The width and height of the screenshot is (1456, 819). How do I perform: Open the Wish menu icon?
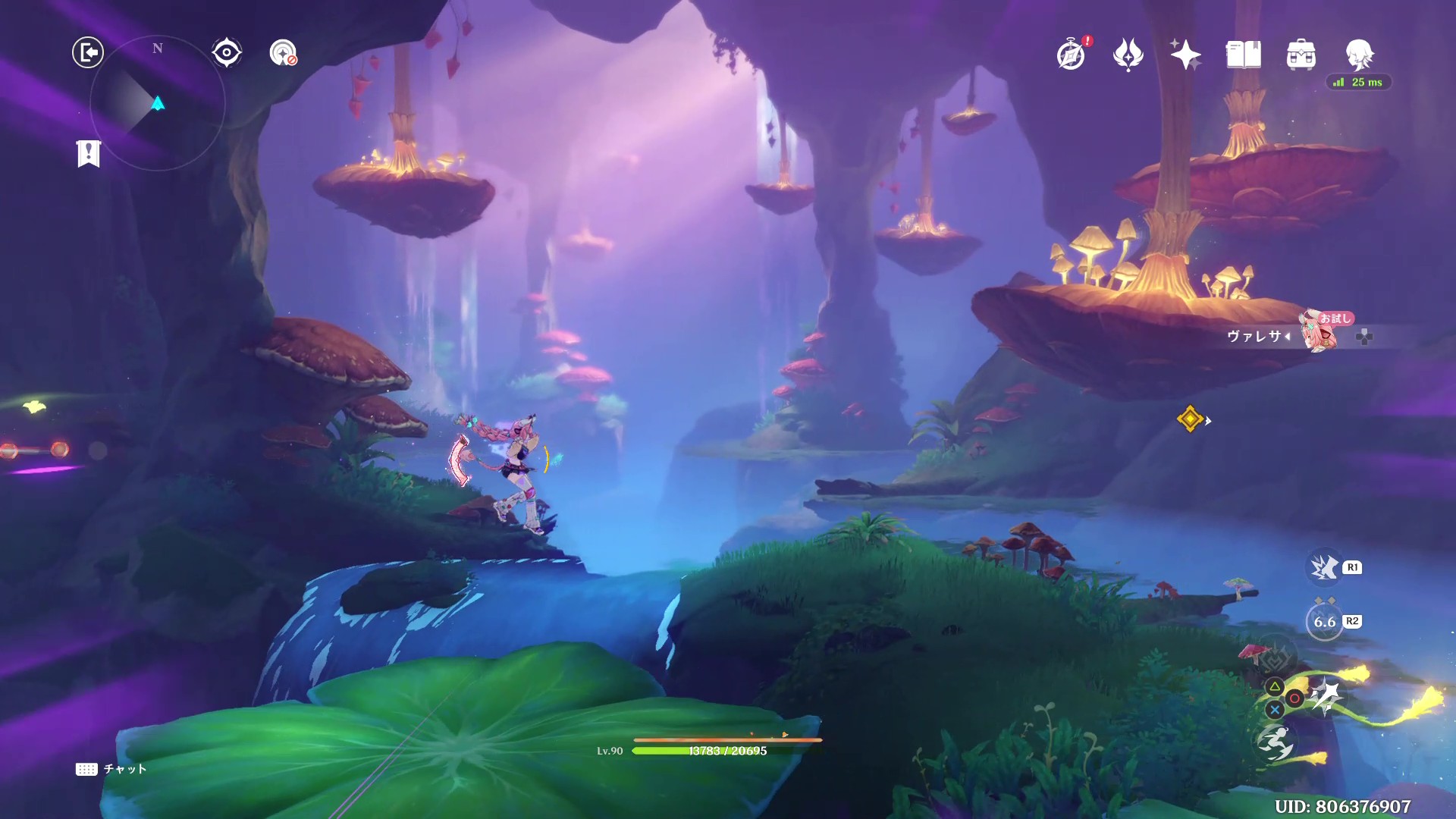(1128, 55)
